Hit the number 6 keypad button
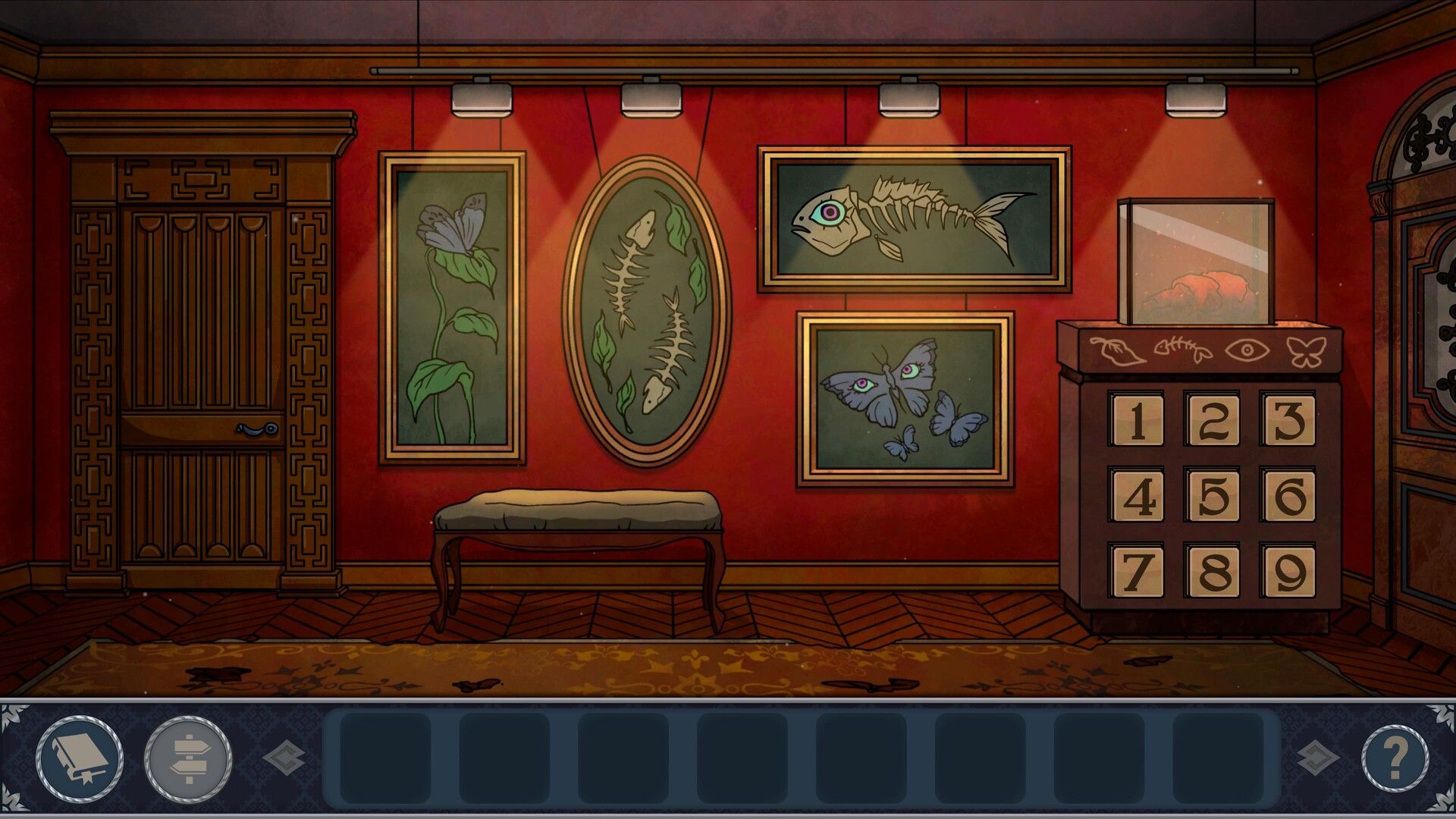The height and width of the screenshot is (819, 1456). 1288,495
